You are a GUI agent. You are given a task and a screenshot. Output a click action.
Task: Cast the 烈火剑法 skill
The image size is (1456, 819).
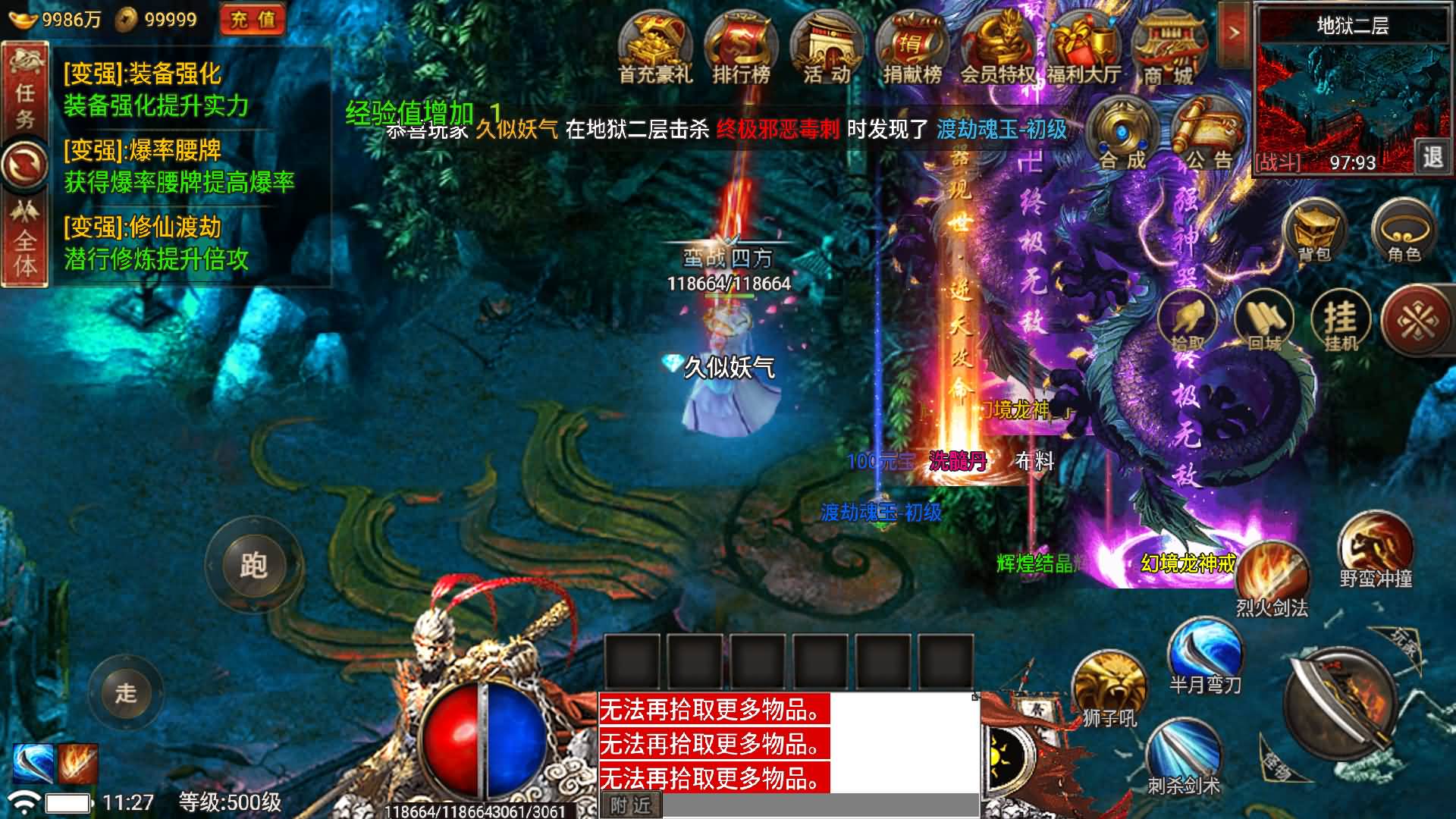pos(1272,578)
